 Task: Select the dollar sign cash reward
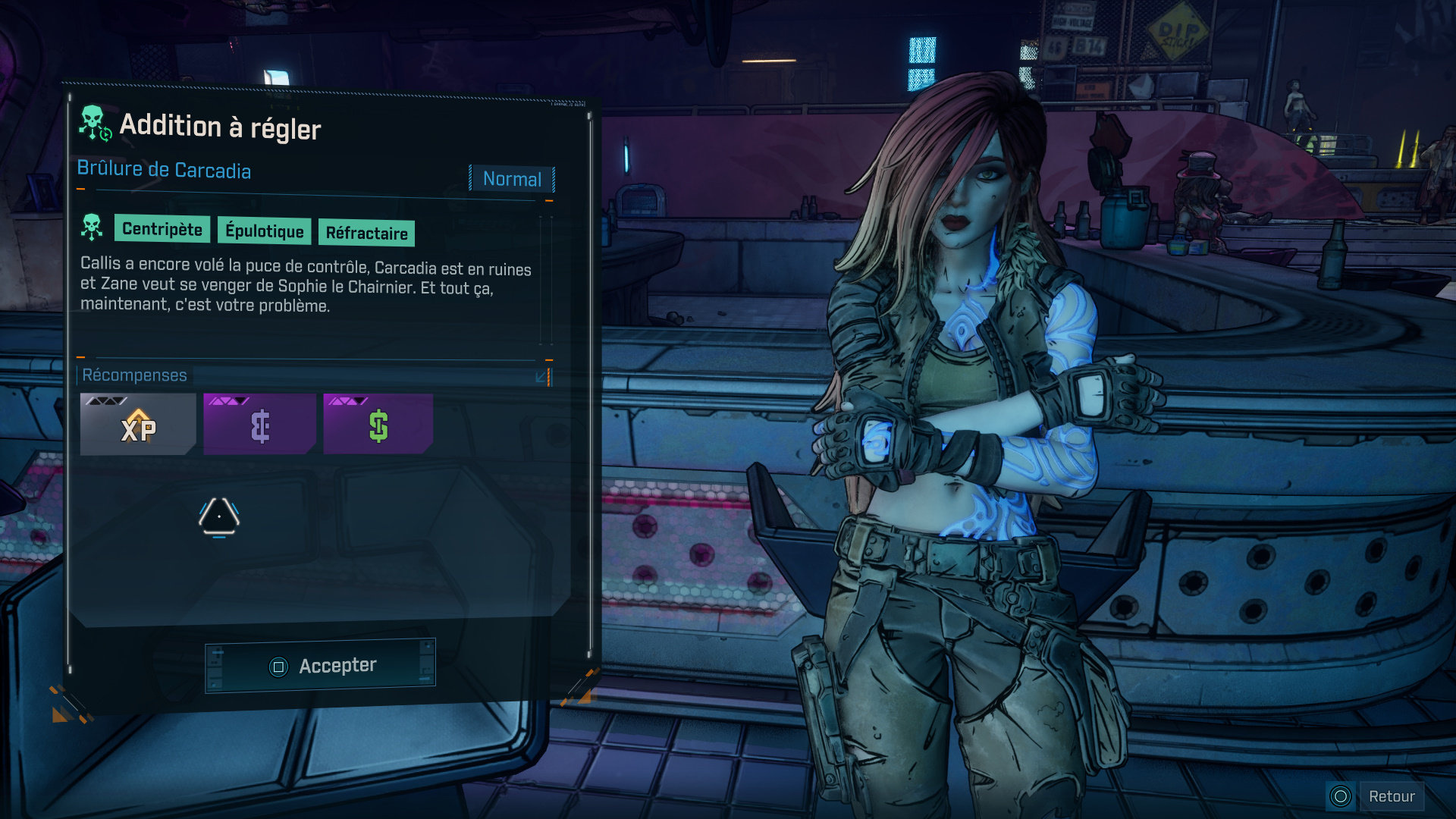click(x=378, y=424)
